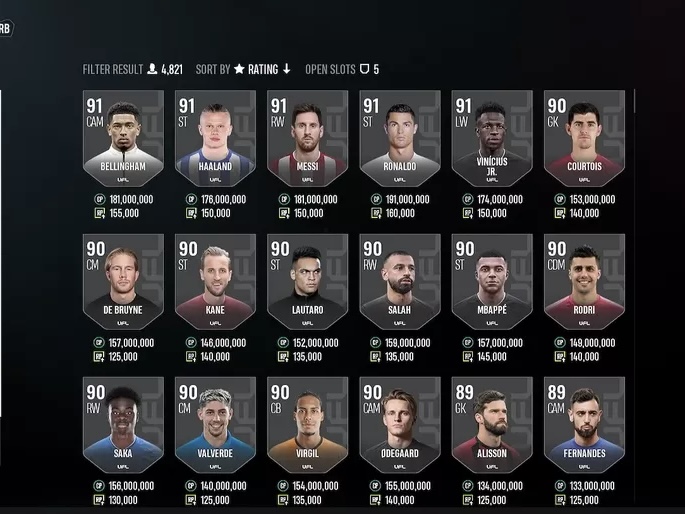Change the Sort By Rating option
685x514 pixels.
click(262, 69)
